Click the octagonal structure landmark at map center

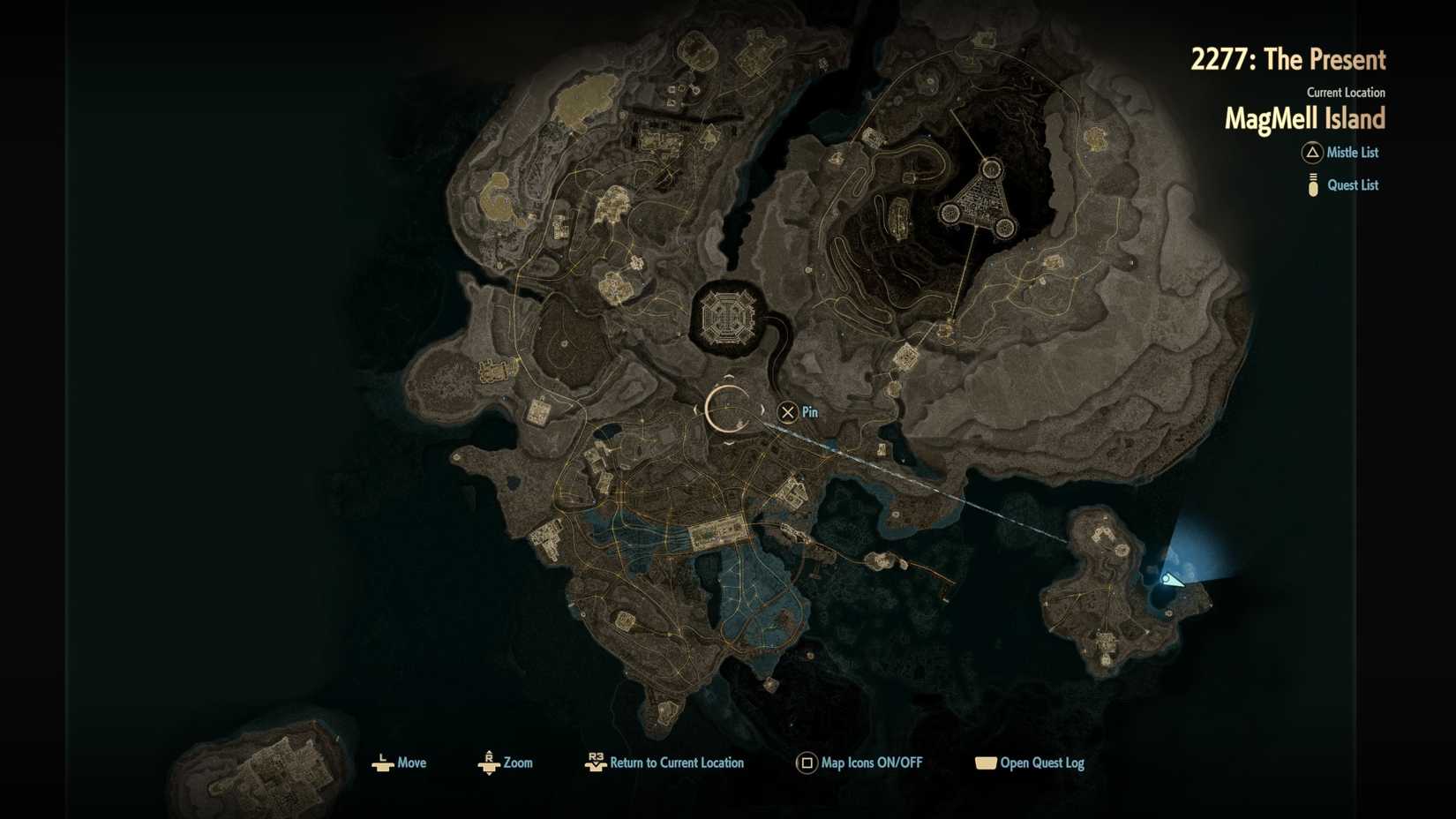pos(727,315)
